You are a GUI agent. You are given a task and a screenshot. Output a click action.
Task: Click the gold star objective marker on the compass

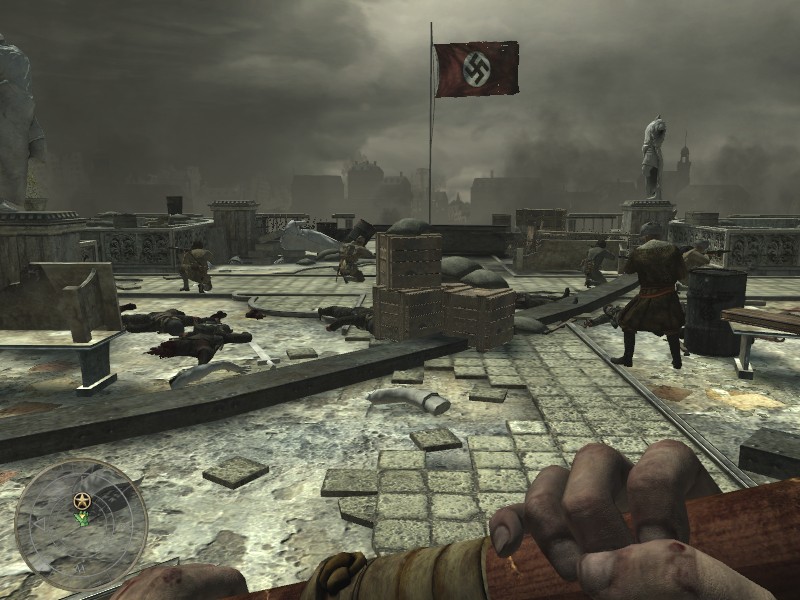81,499
